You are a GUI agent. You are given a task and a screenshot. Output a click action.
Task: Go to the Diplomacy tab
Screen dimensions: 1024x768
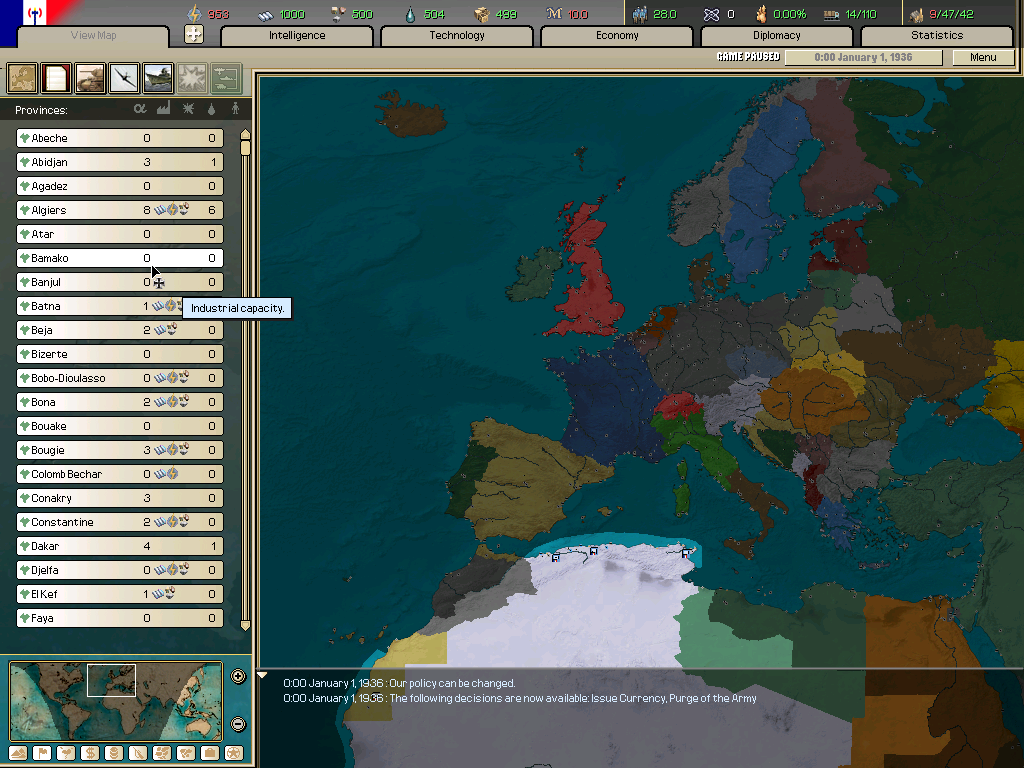777,36
